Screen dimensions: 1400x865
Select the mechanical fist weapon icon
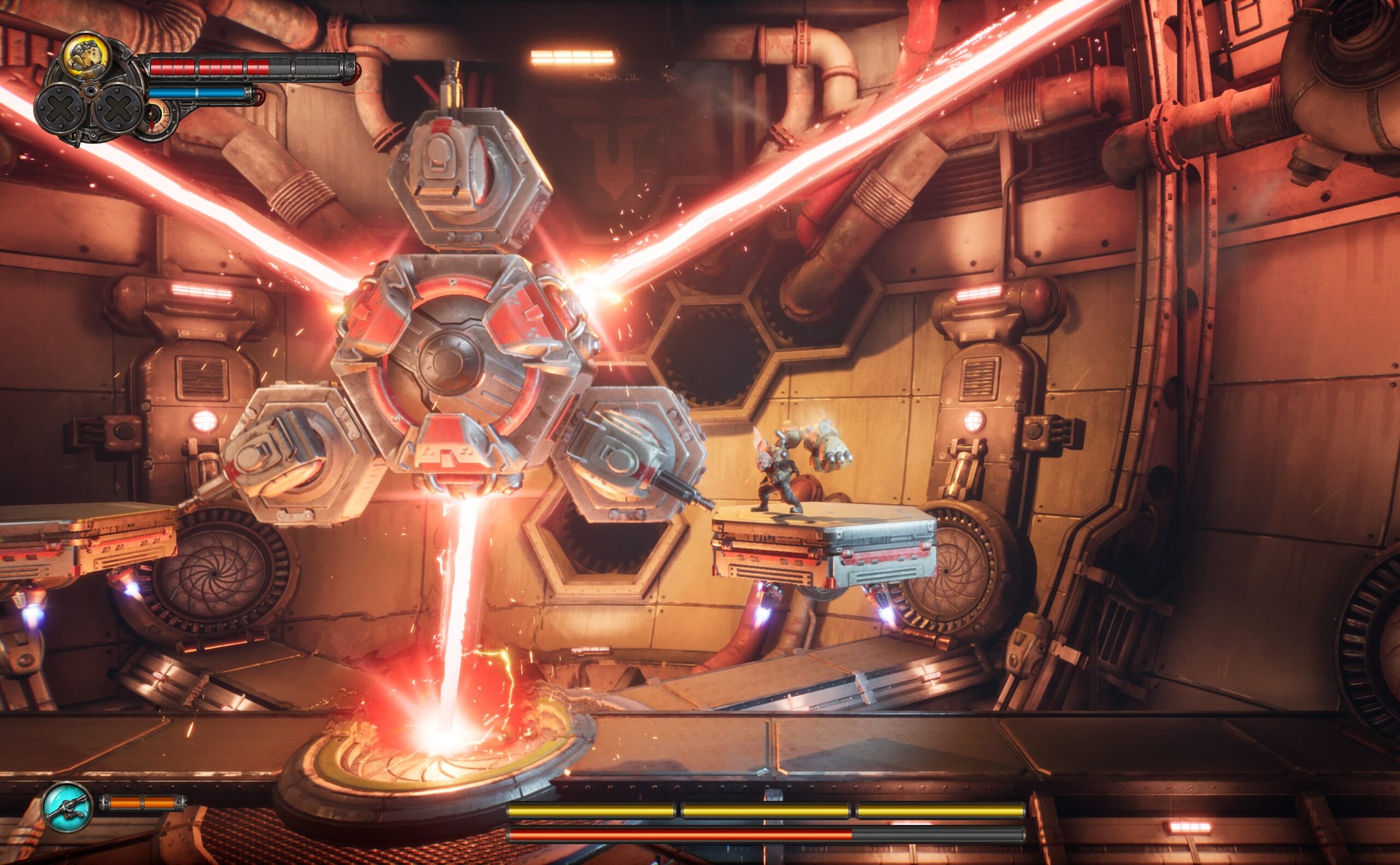(86, 56)
